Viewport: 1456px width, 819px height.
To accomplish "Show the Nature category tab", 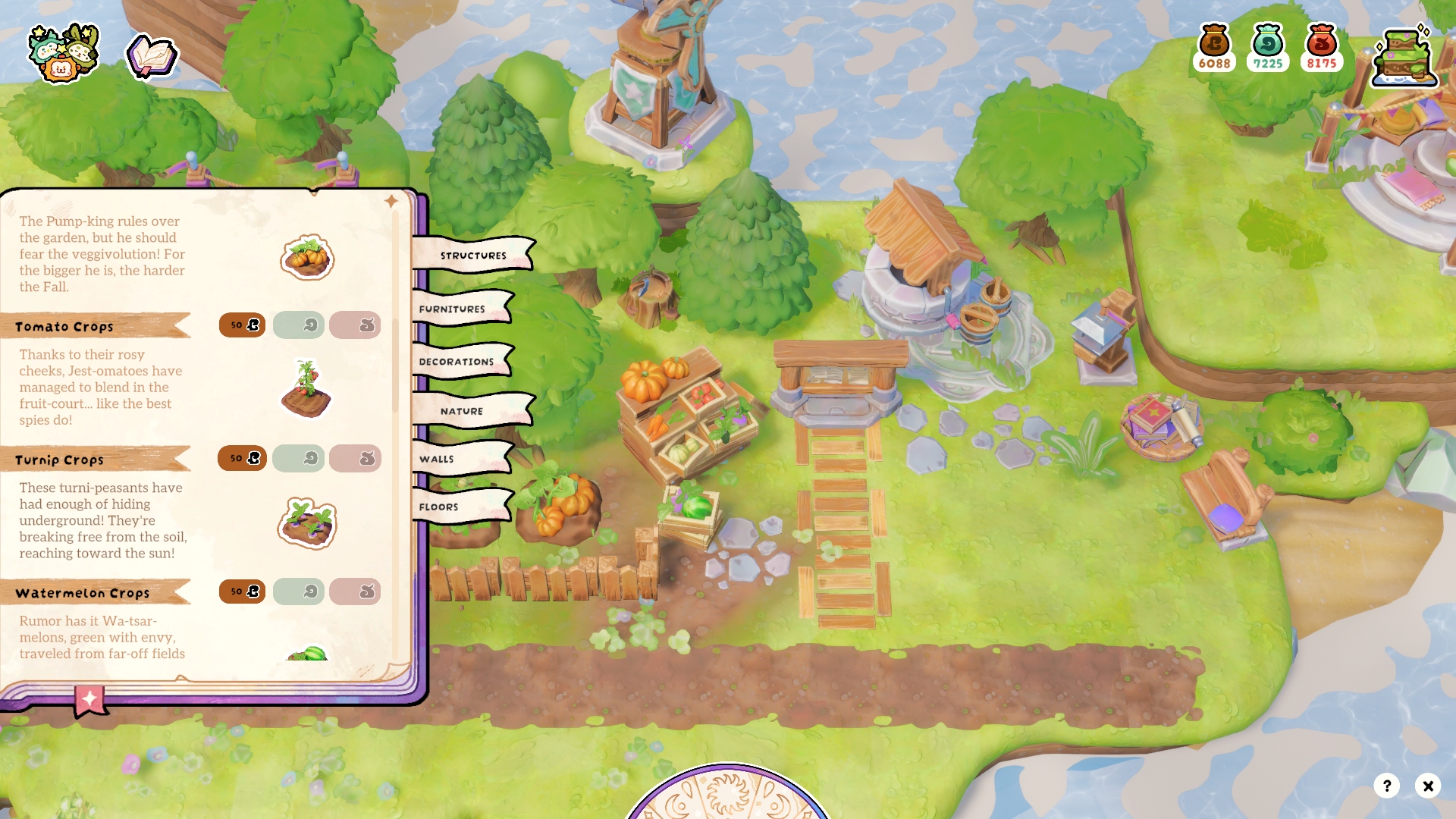I will click(x=462, y=411).
